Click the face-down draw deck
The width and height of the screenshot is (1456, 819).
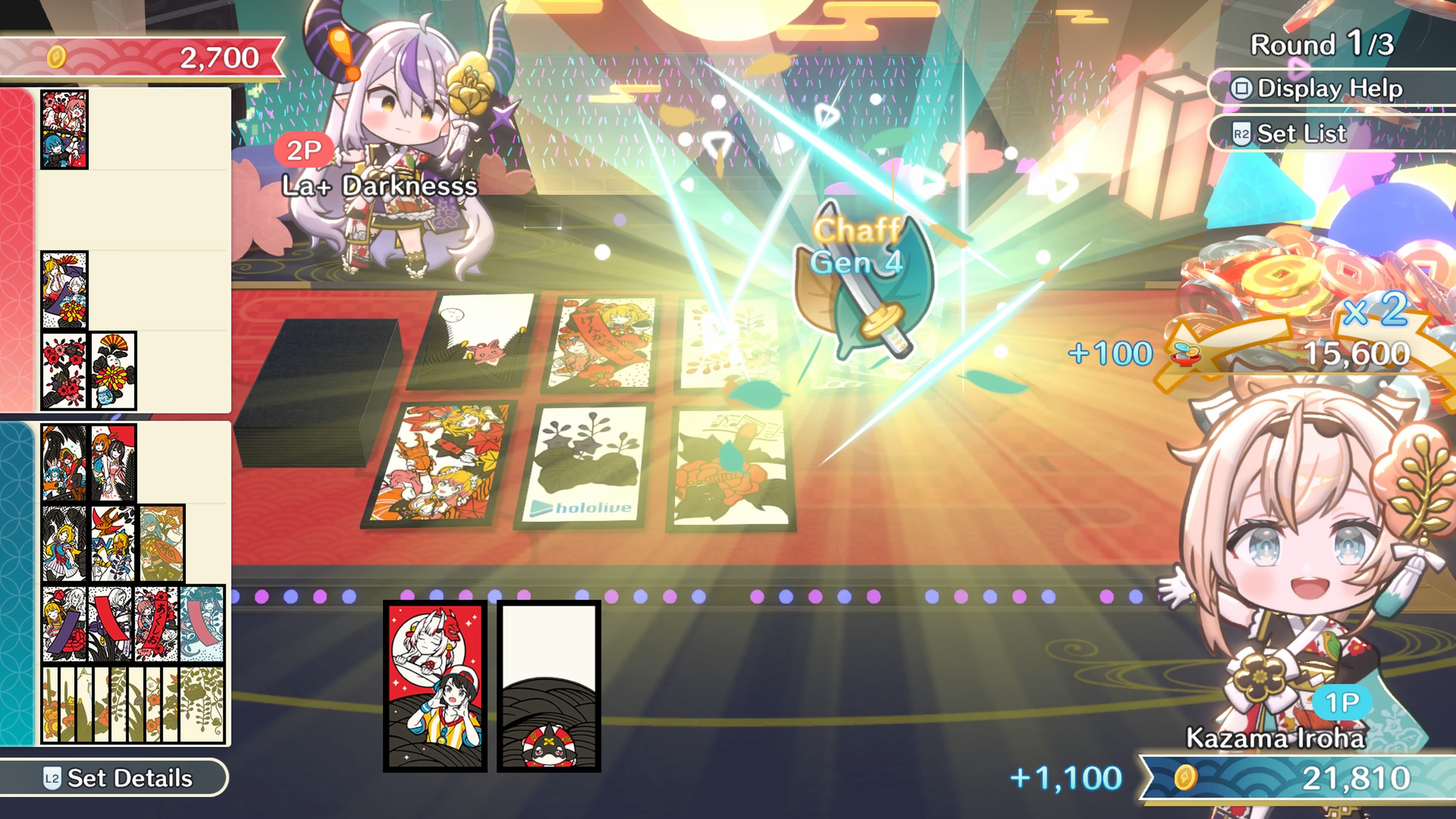click(319, 390)
